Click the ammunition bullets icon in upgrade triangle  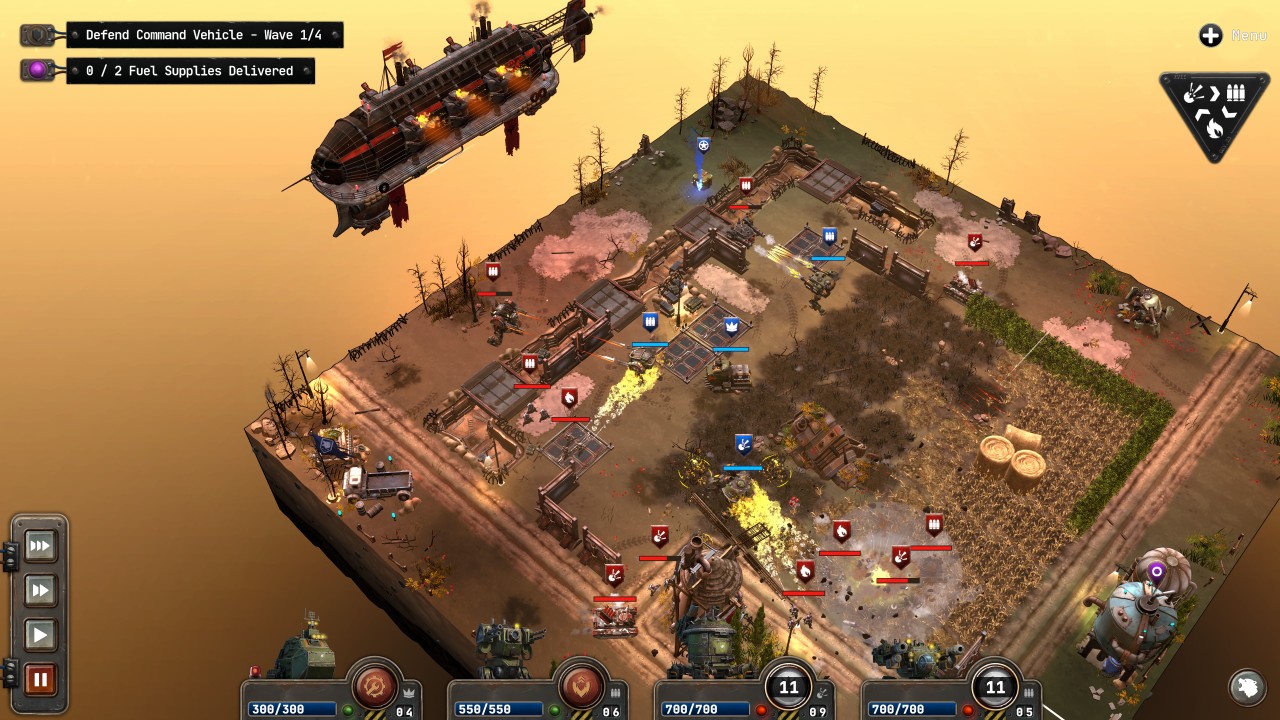point(1236,92)
